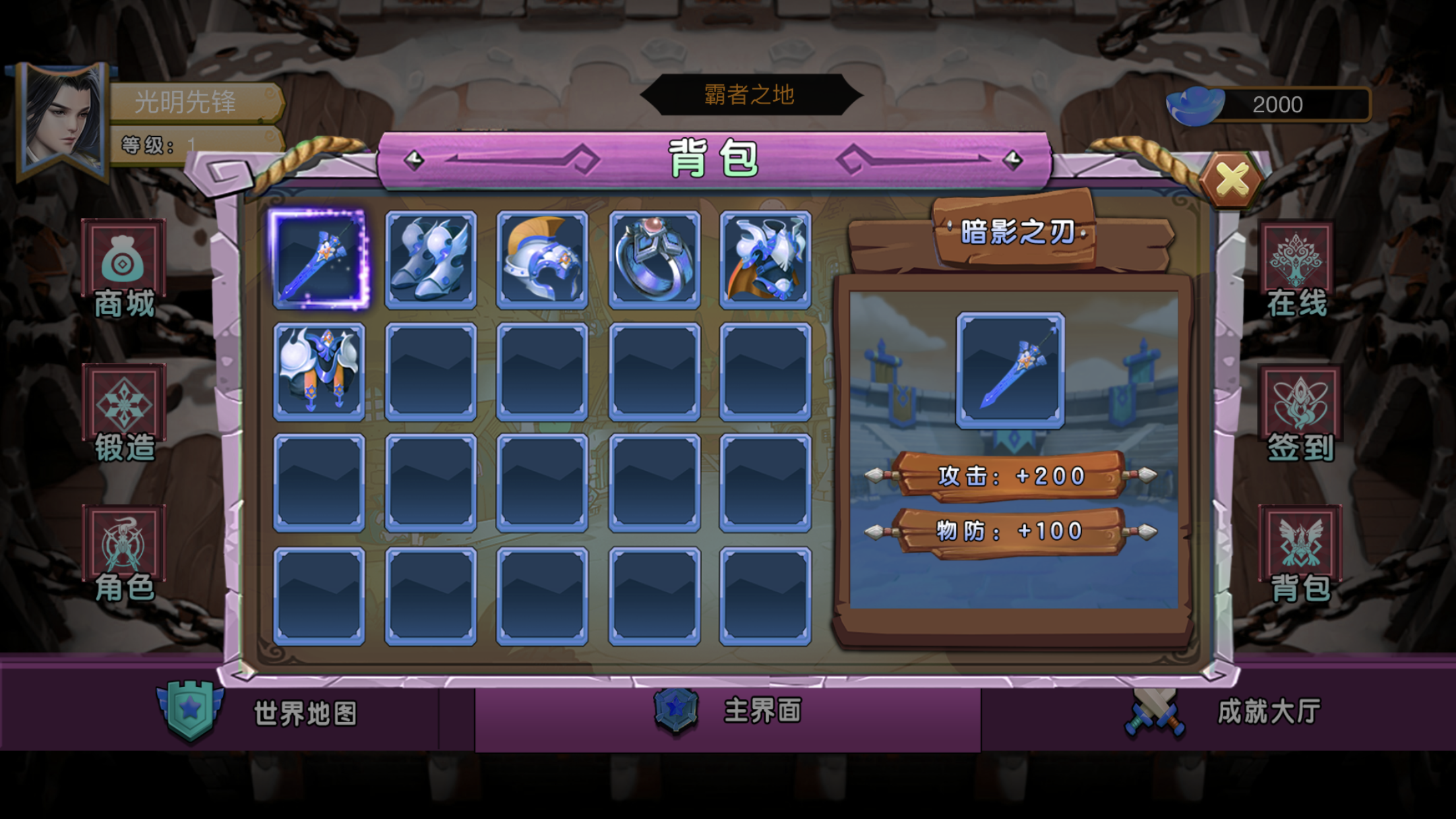The image size is (1456, 819).
Task: Switch to the 世界地图 world map
Action: 264,713
